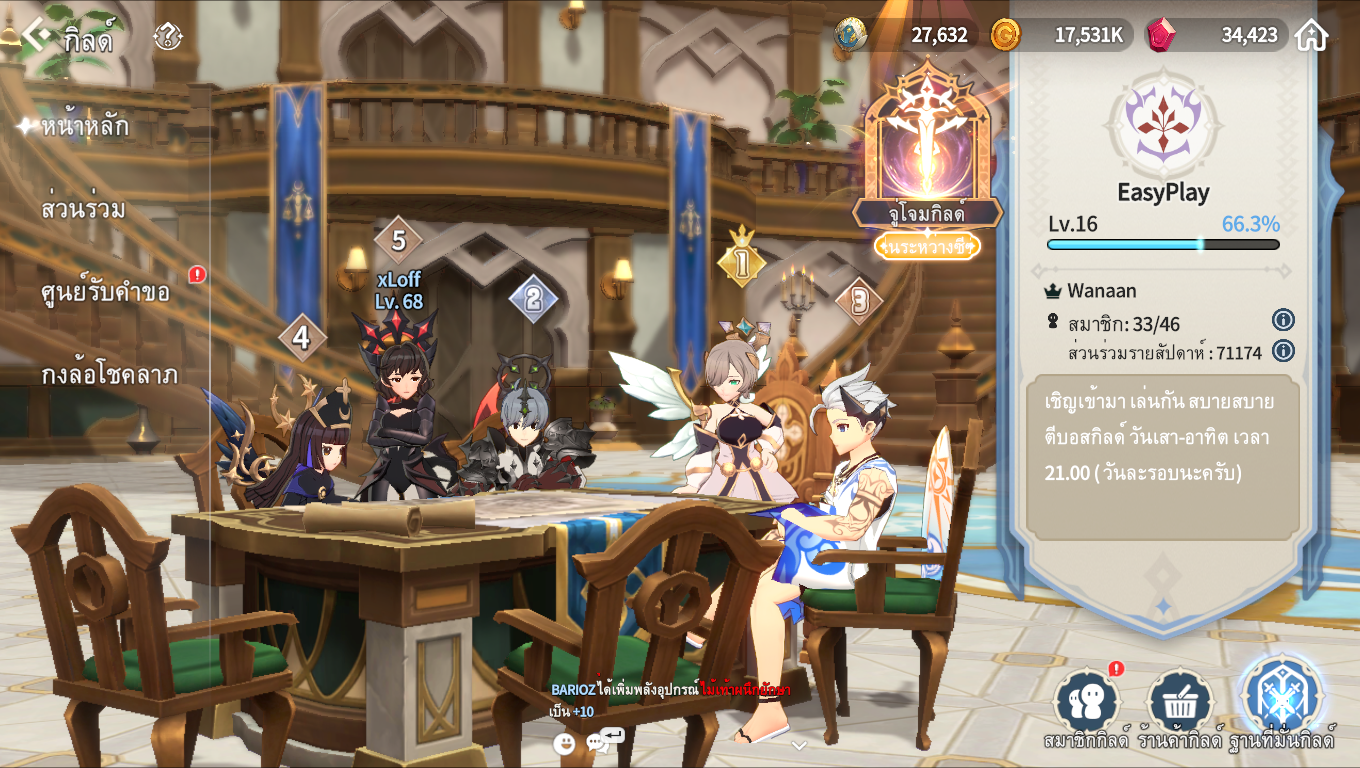Expand the chat with the down arrow
Screen dimensions: 1360x768
pos(798,745)
